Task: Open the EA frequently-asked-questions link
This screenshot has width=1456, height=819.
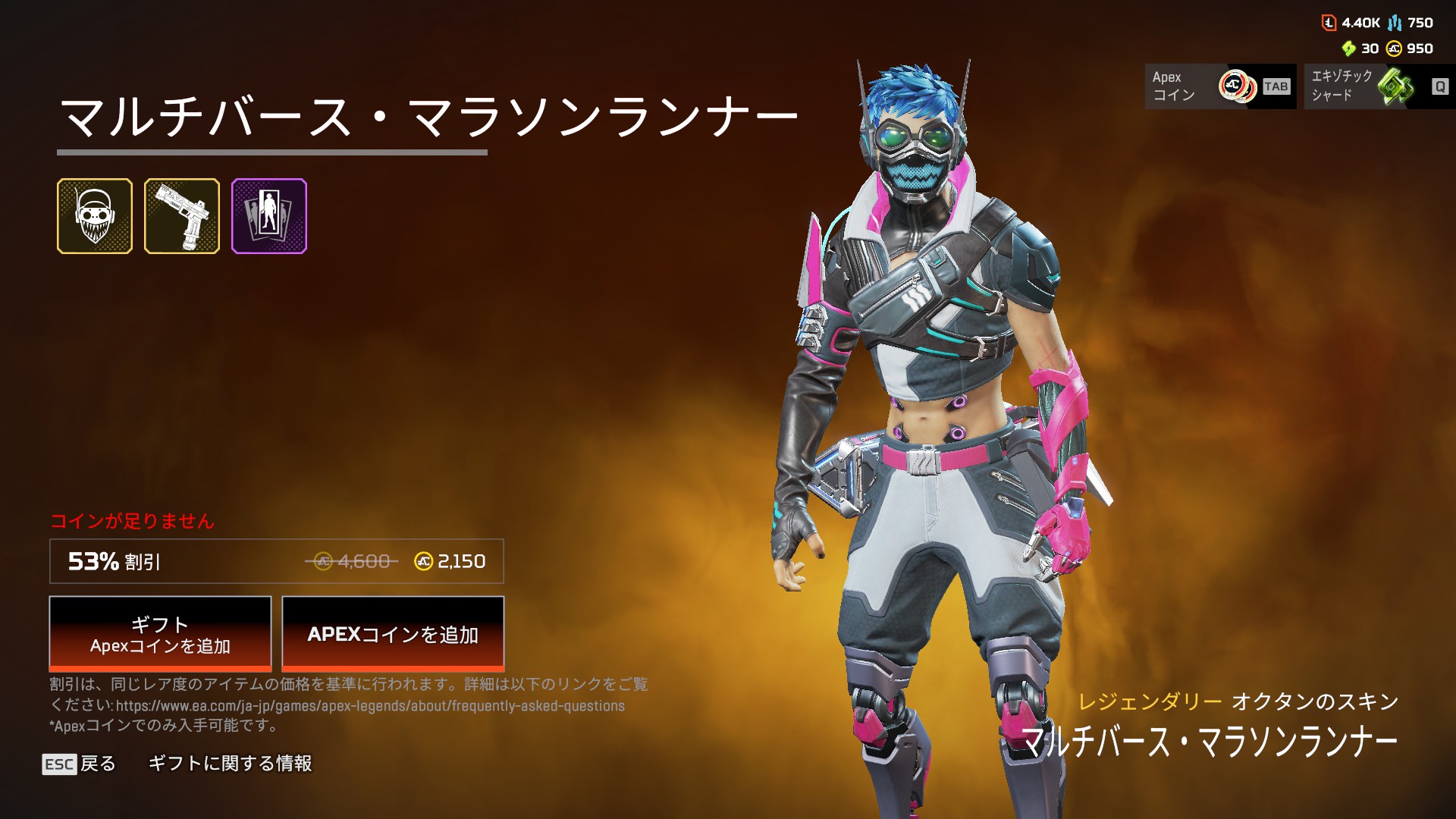Action: pos(370,706)
